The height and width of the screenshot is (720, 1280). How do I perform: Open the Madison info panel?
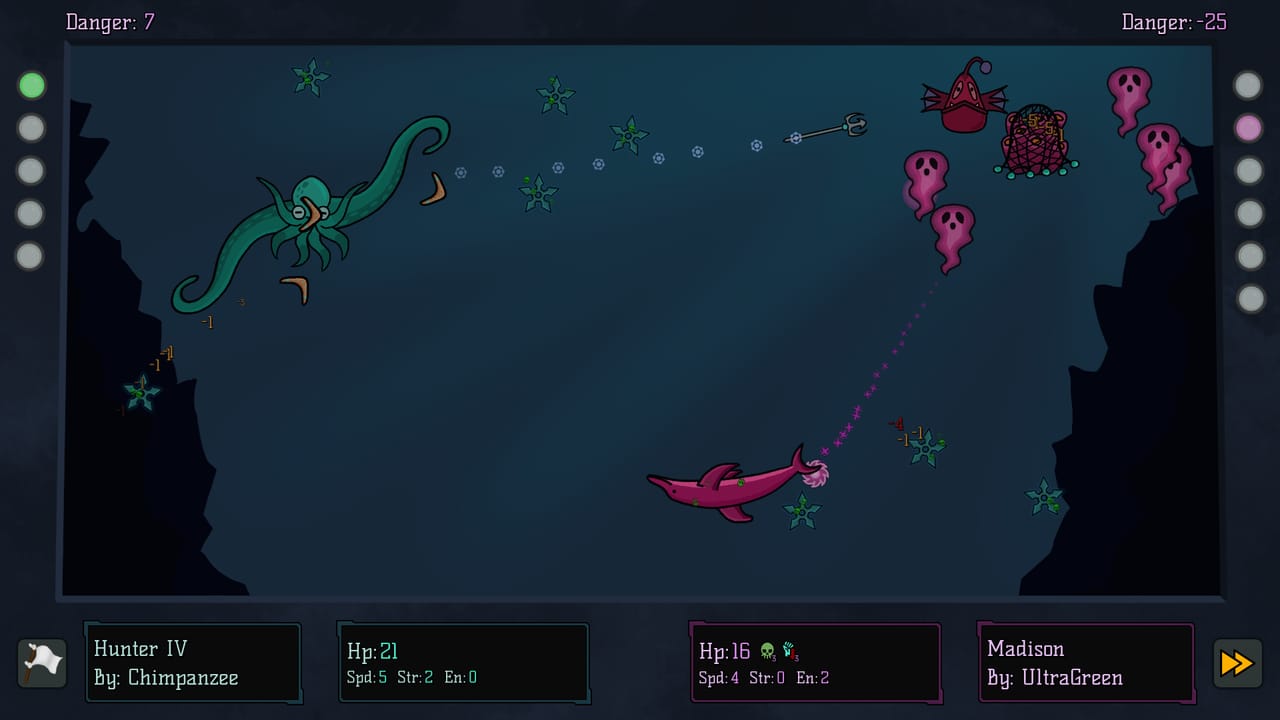[x=1086, y=662]
